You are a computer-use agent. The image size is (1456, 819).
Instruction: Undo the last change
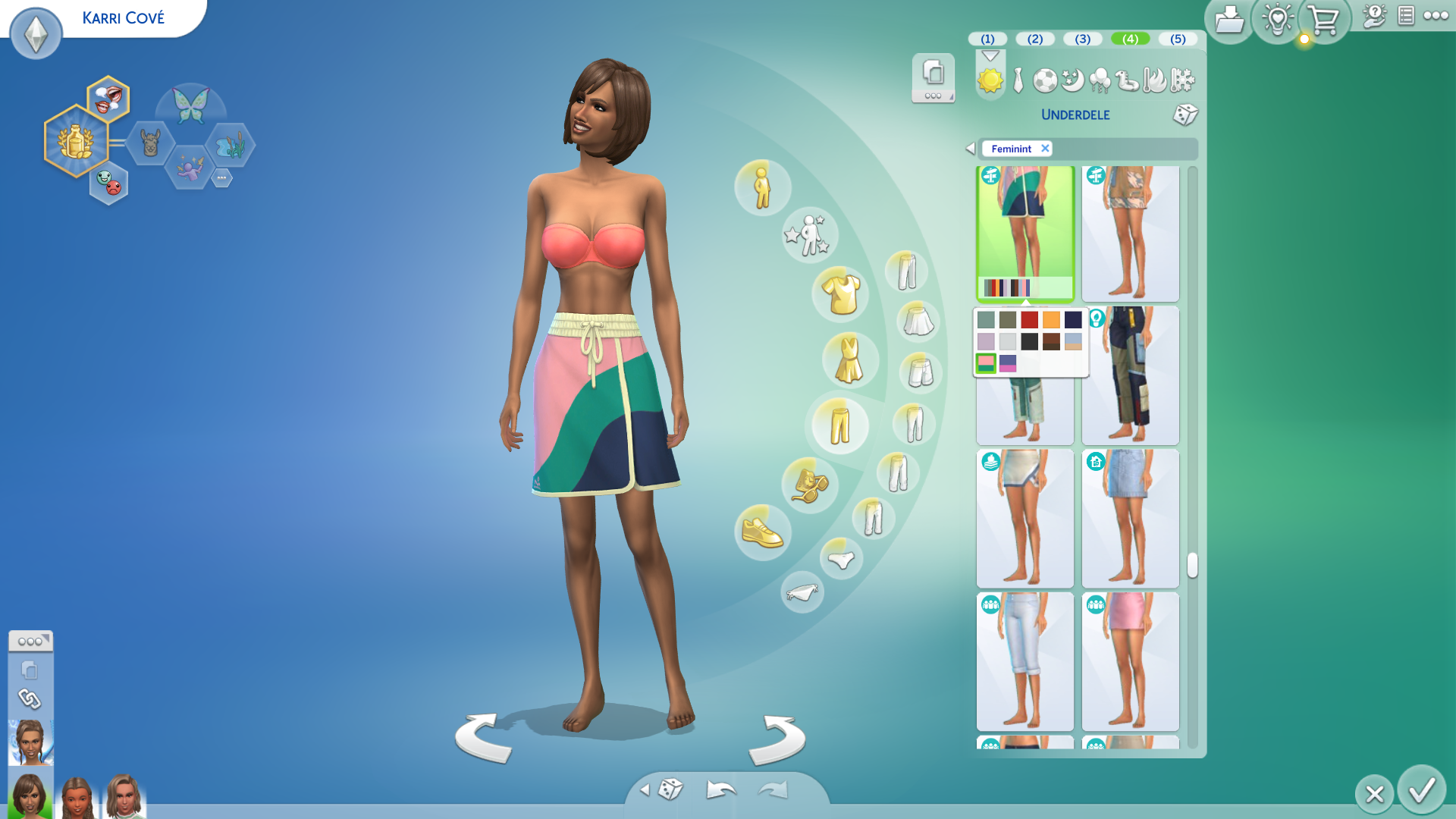pyautogui.click(x=720, y=790)
